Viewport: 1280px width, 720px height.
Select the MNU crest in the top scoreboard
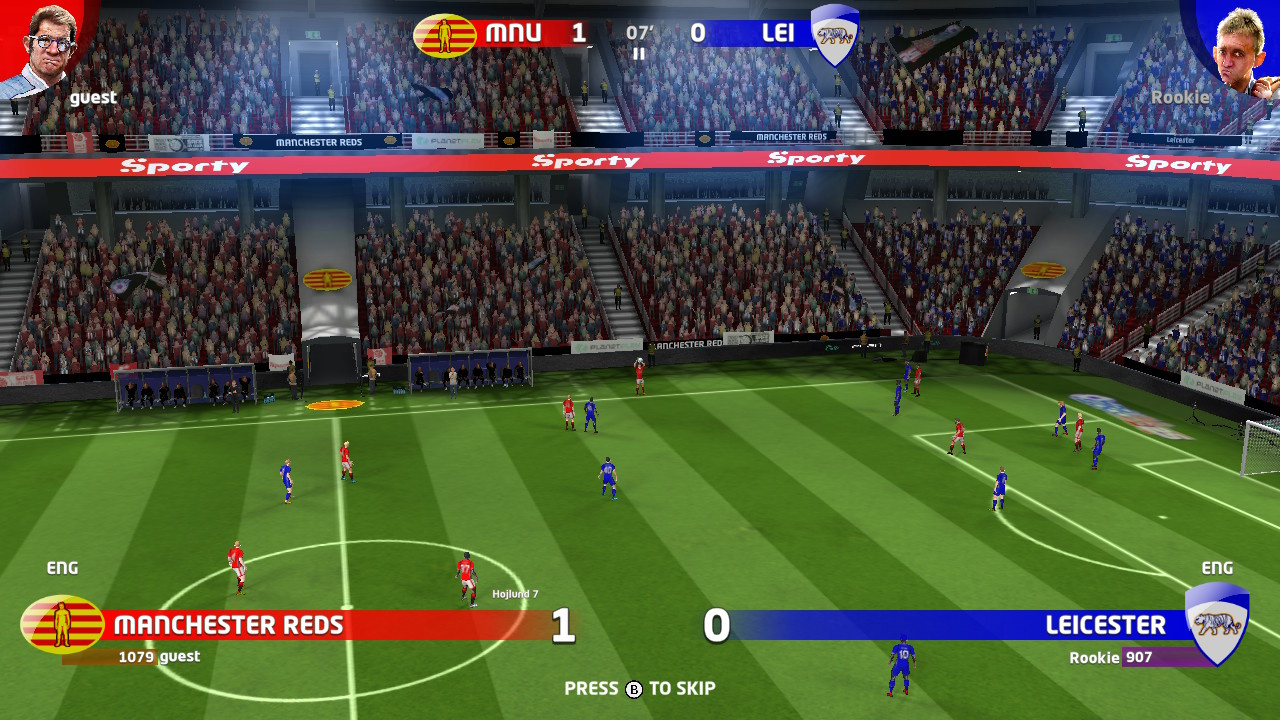[x=445, y=35]
